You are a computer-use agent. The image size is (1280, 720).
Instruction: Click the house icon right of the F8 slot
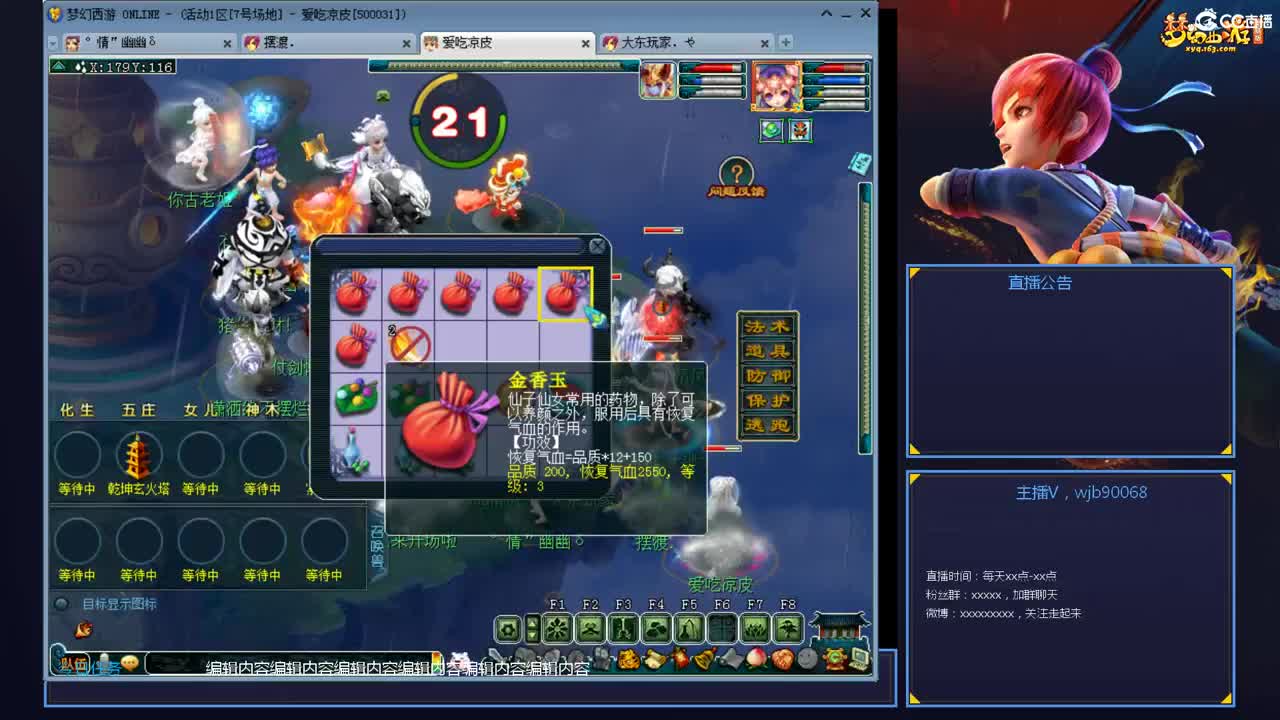click(x=840, y=628)
